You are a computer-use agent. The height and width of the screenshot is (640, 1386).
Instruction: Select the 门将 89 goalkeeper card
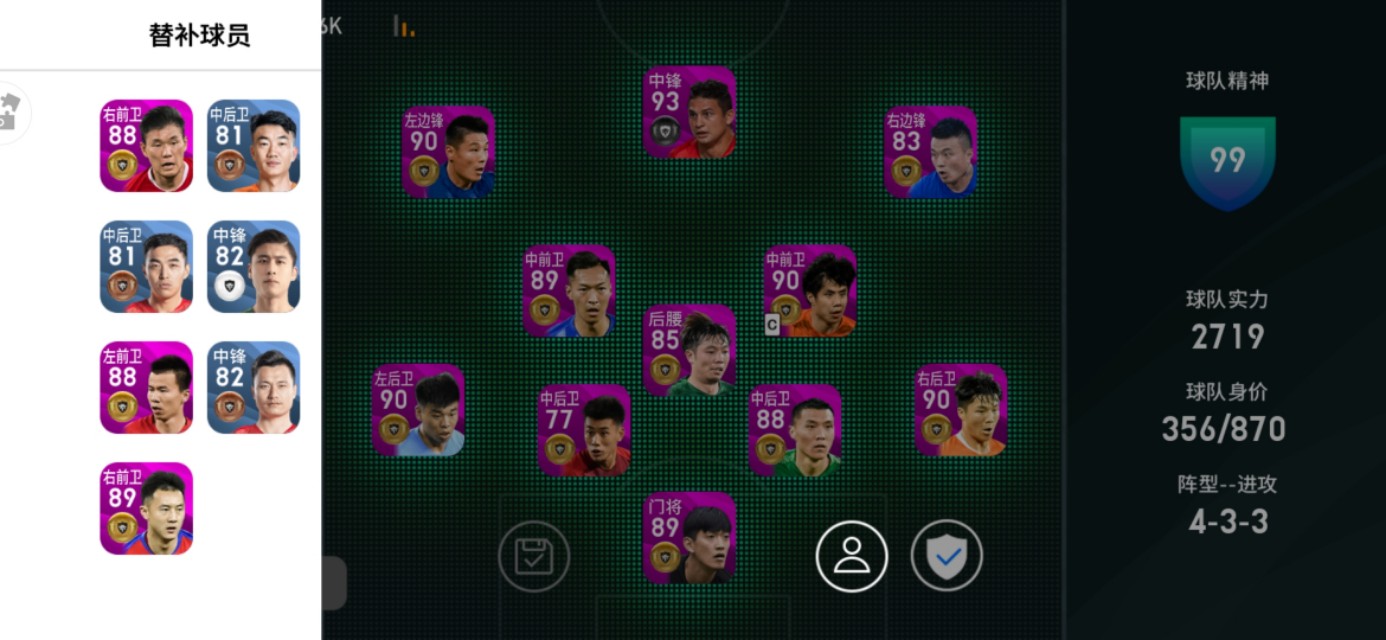[x=689, y=537]
